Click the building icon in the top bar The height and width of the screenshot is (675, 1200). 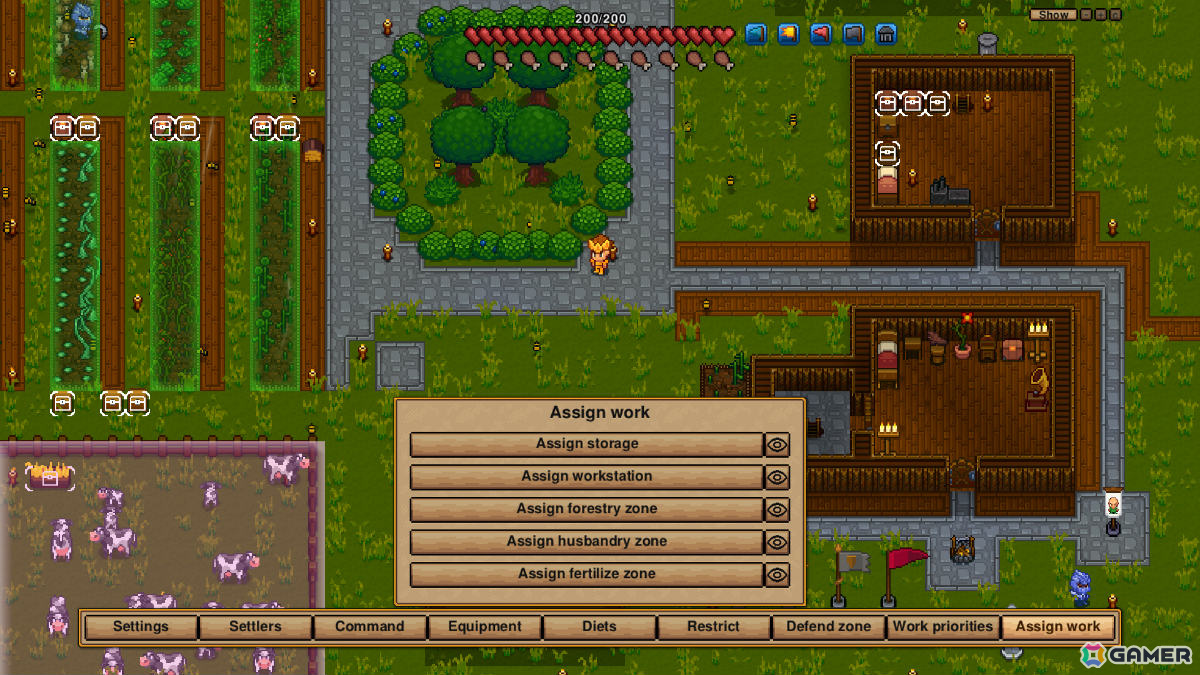click(885, 34)
